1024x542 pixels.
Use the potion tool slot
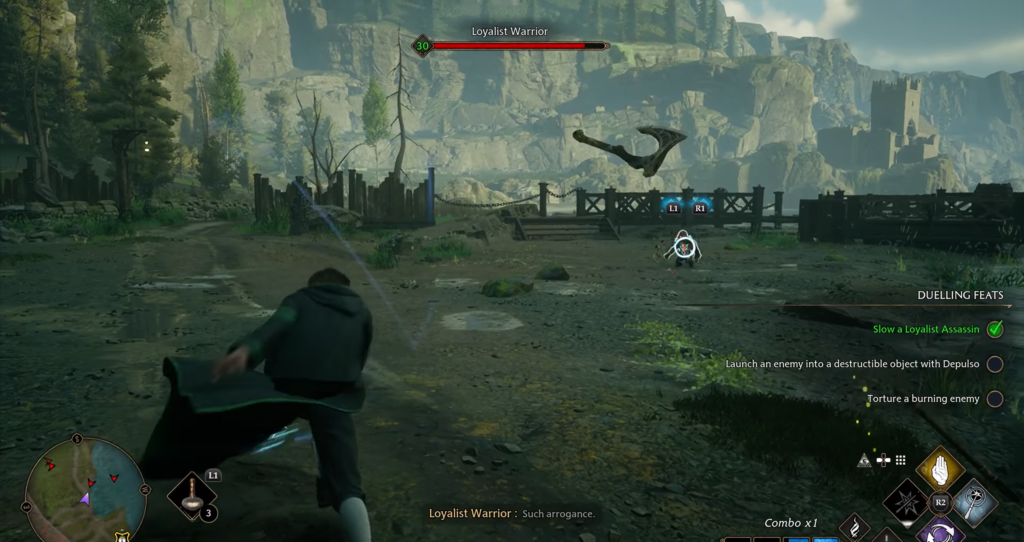(x=192, y=494)
